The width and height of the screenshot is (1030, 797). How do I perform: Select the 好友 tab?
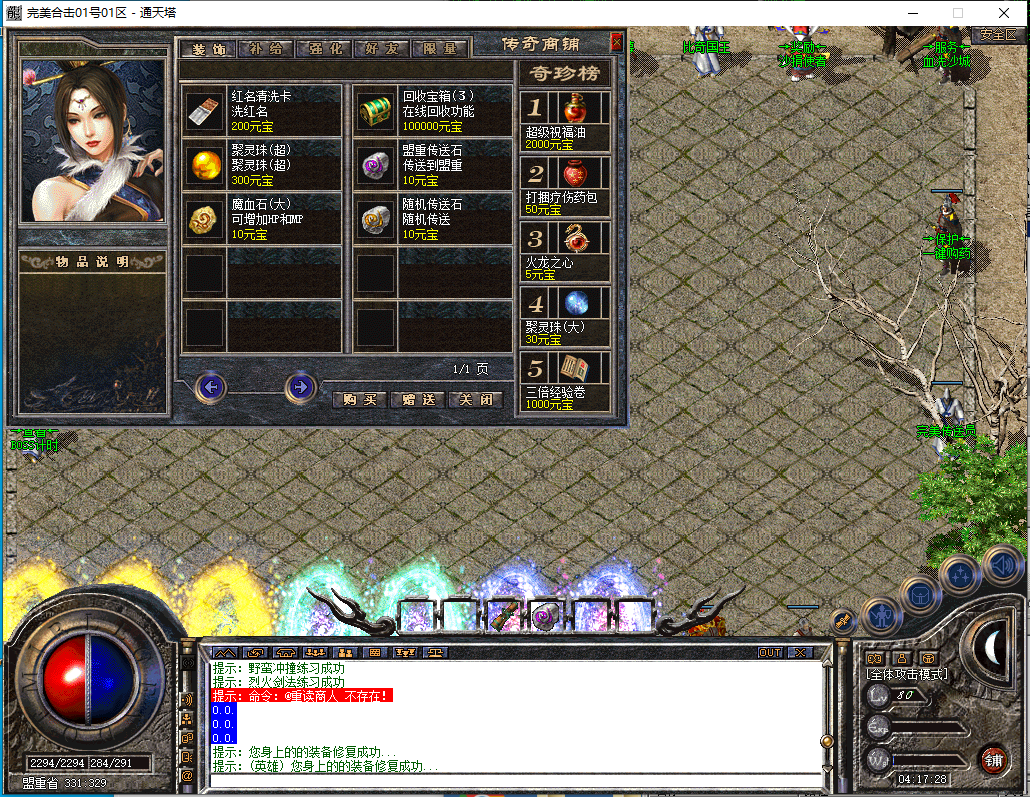tap(382, 48)
